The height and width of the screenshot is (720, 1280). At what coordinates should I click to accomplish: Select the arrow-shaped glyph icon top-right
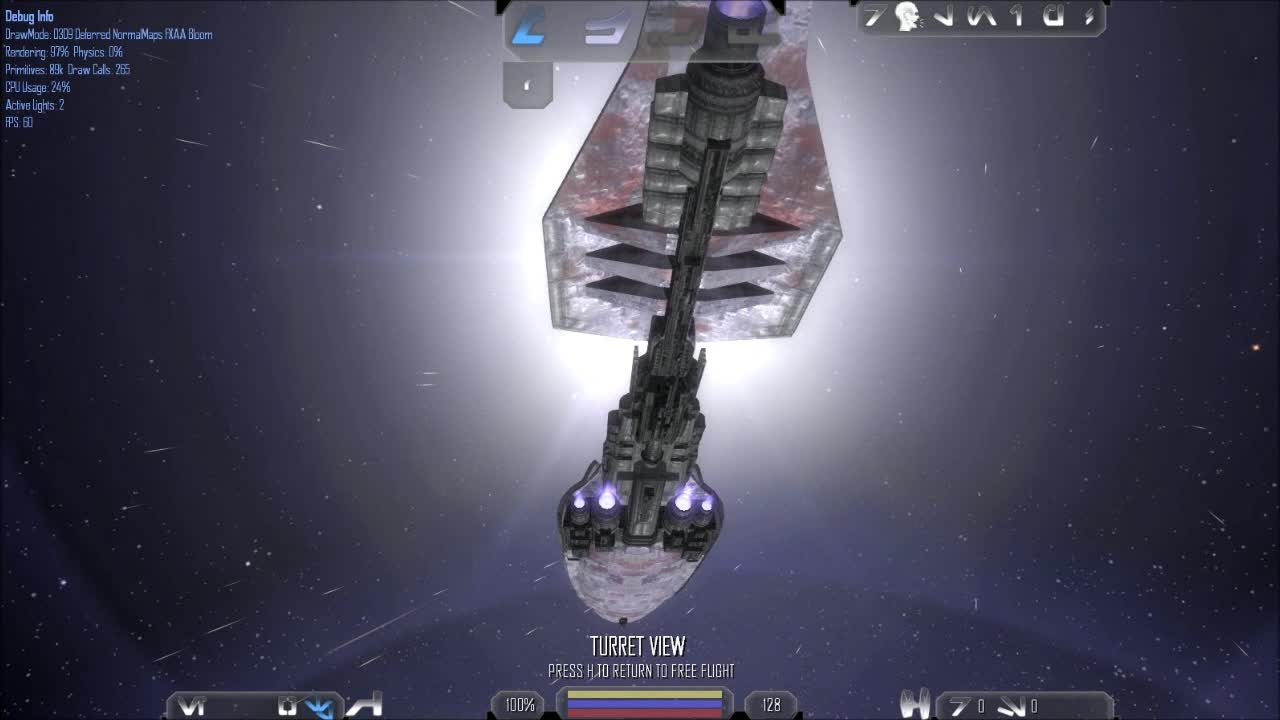click(x=947, y=18)
